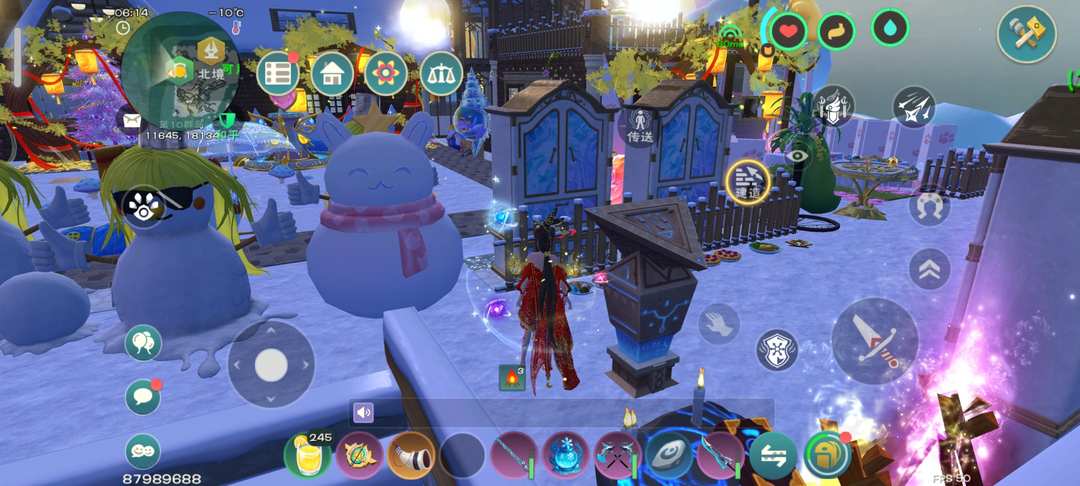The width and height of the screenshot is (1080, 486).
Task: Select the blue snowflake potion slot
Action: [x=567, y=456]
